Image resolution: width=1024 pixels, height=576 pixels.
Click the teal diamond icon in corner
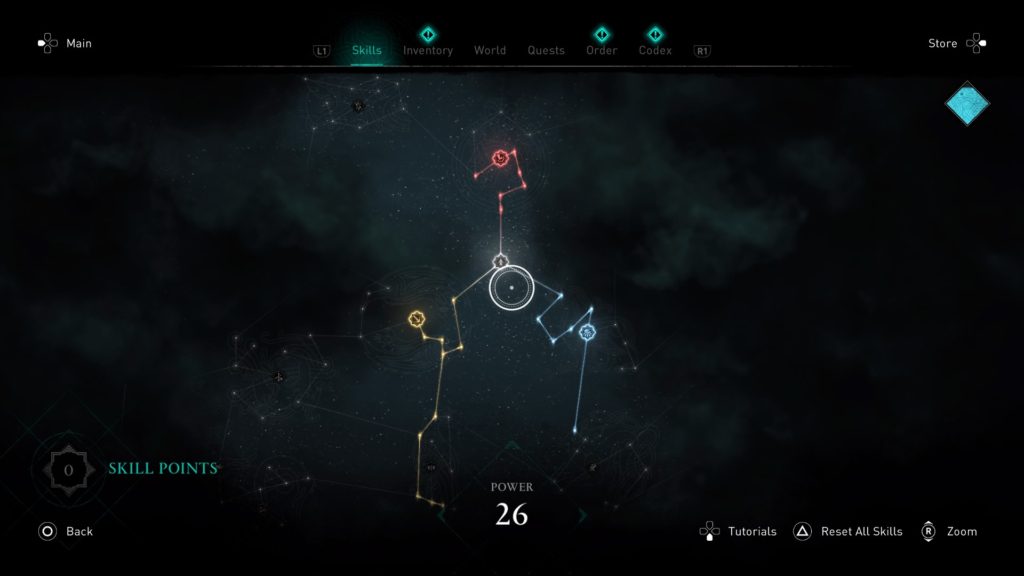point(967,104)
